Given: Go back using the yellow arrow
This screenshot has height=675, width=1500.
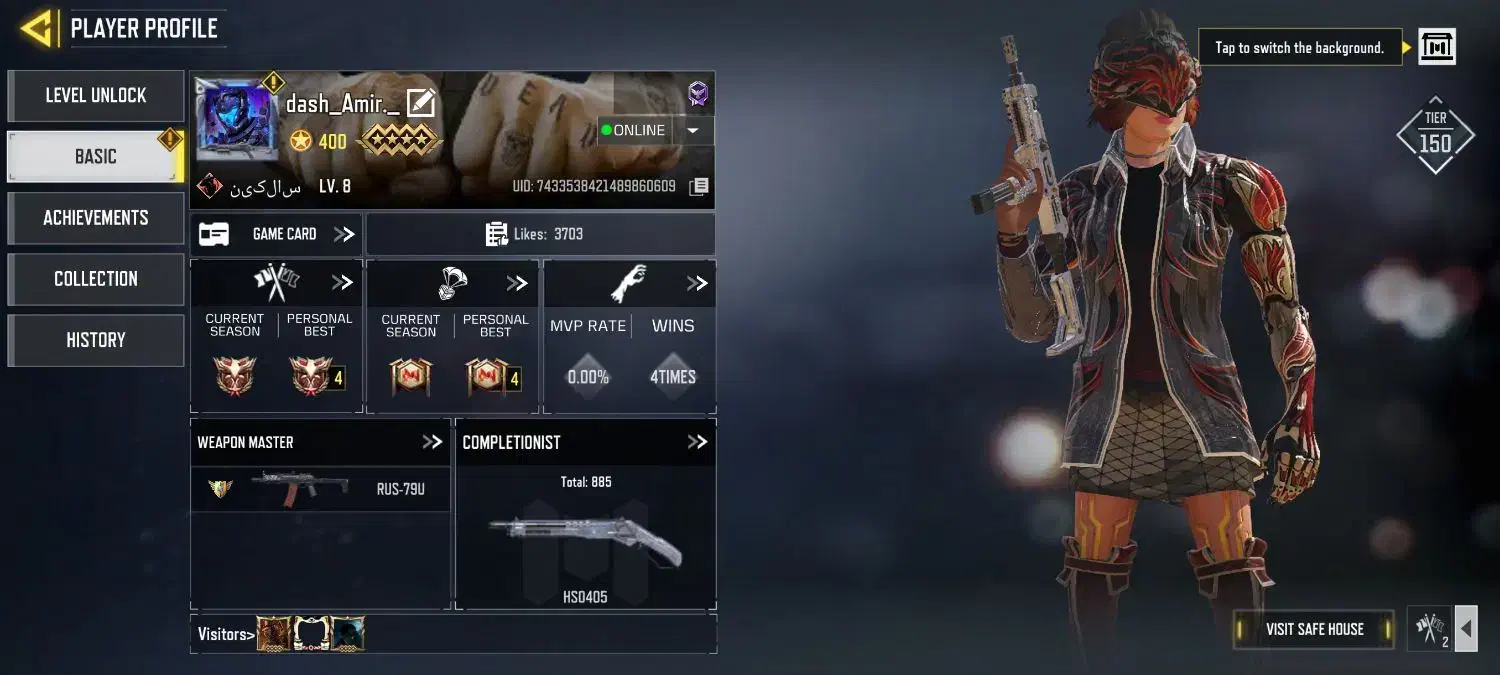Looking at the screenshot, I should pyautogui.click(x=36, y=29).
